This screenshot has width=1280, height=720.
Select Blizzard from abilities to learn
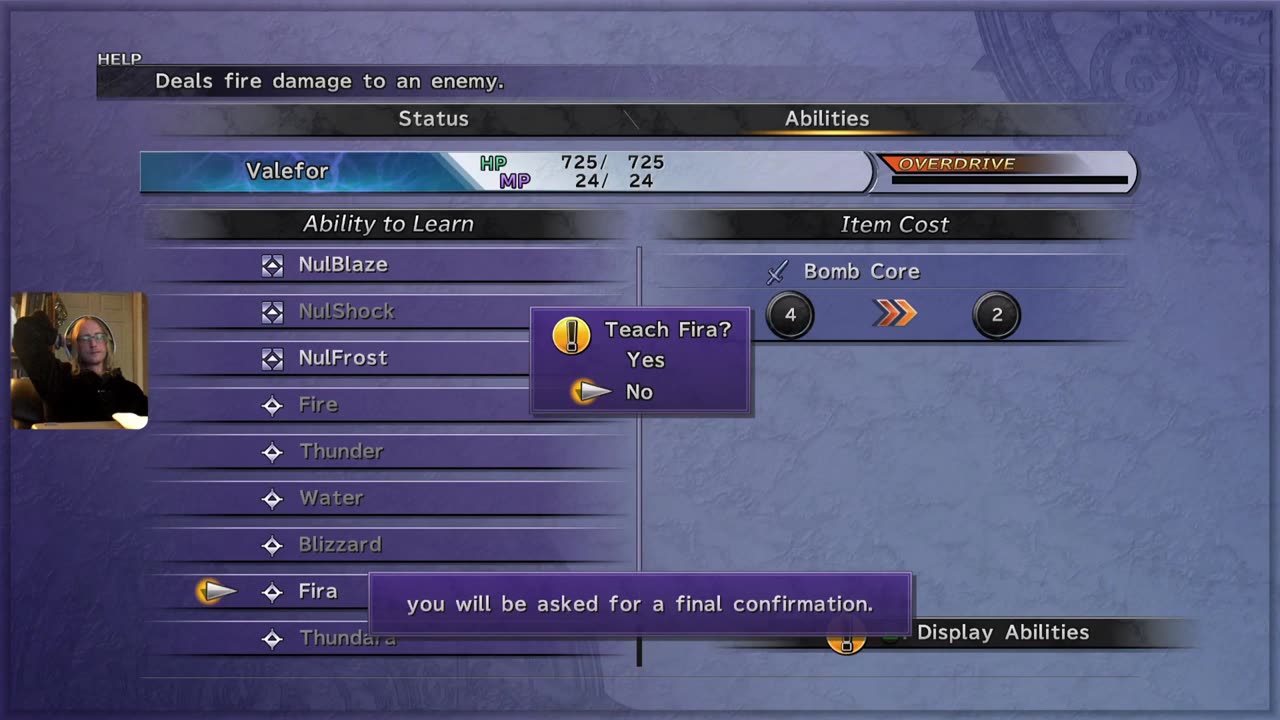pyautogui.click(x=340, y=545)
